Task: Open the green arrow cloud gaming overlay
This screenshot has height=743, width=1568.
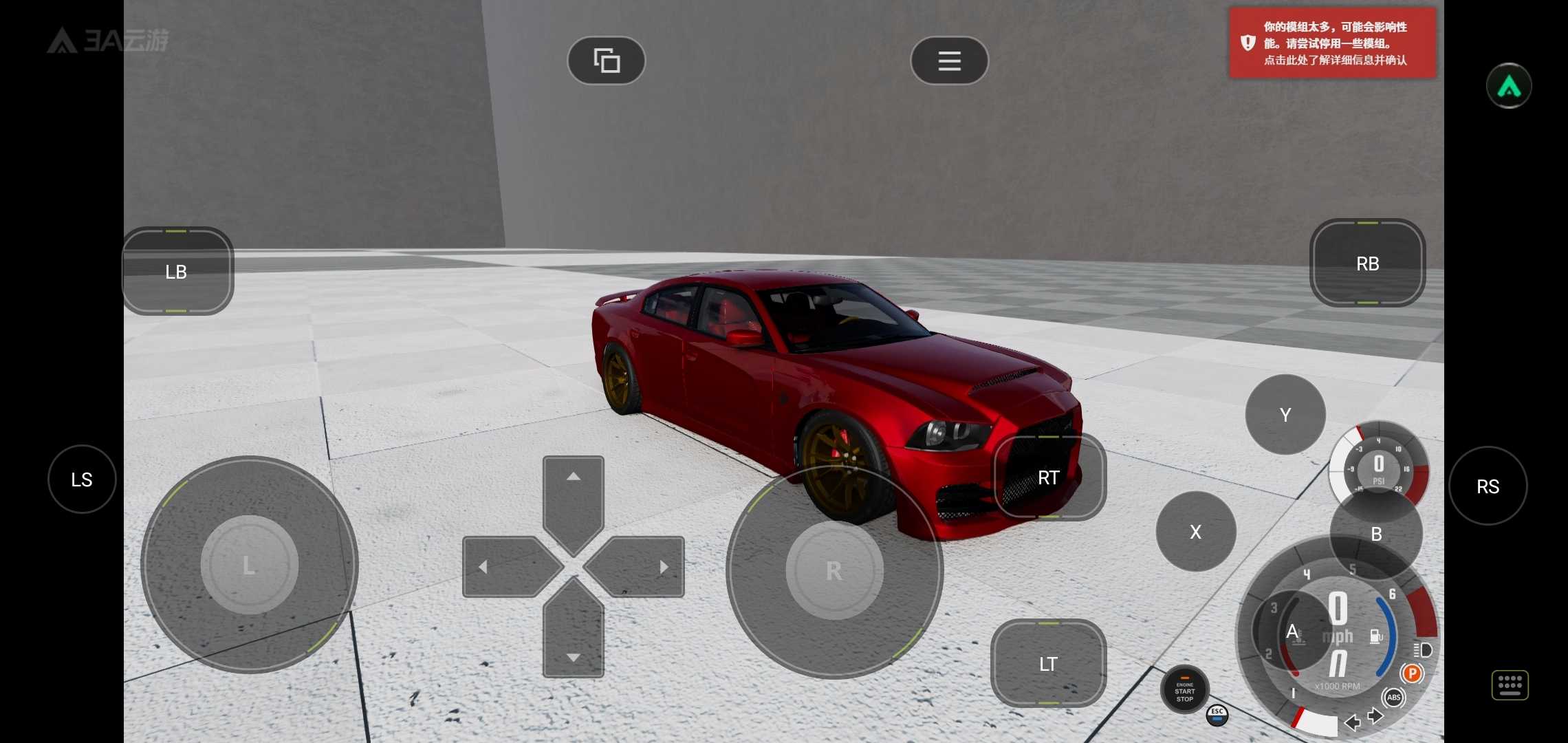Action: click(1508, 86)
